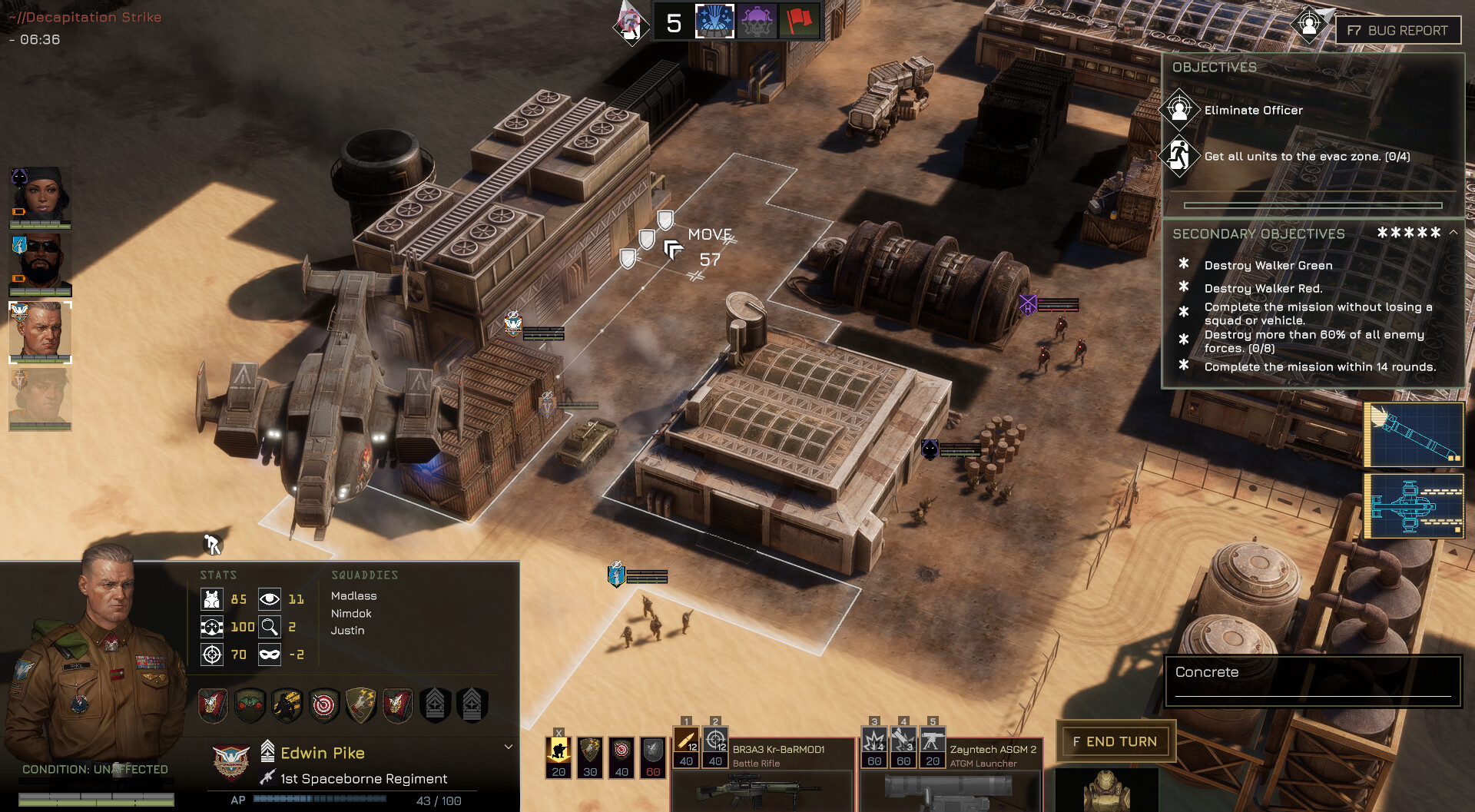
Task: Select the dropship blueprint support card
Action: [1414, 505]
